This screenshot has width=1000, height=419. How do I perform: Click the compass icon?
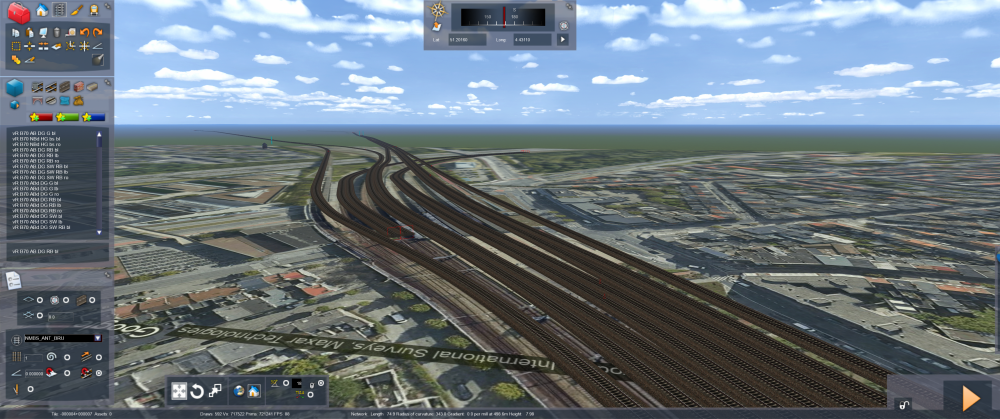pyautogui.click(x=437, y=11)
